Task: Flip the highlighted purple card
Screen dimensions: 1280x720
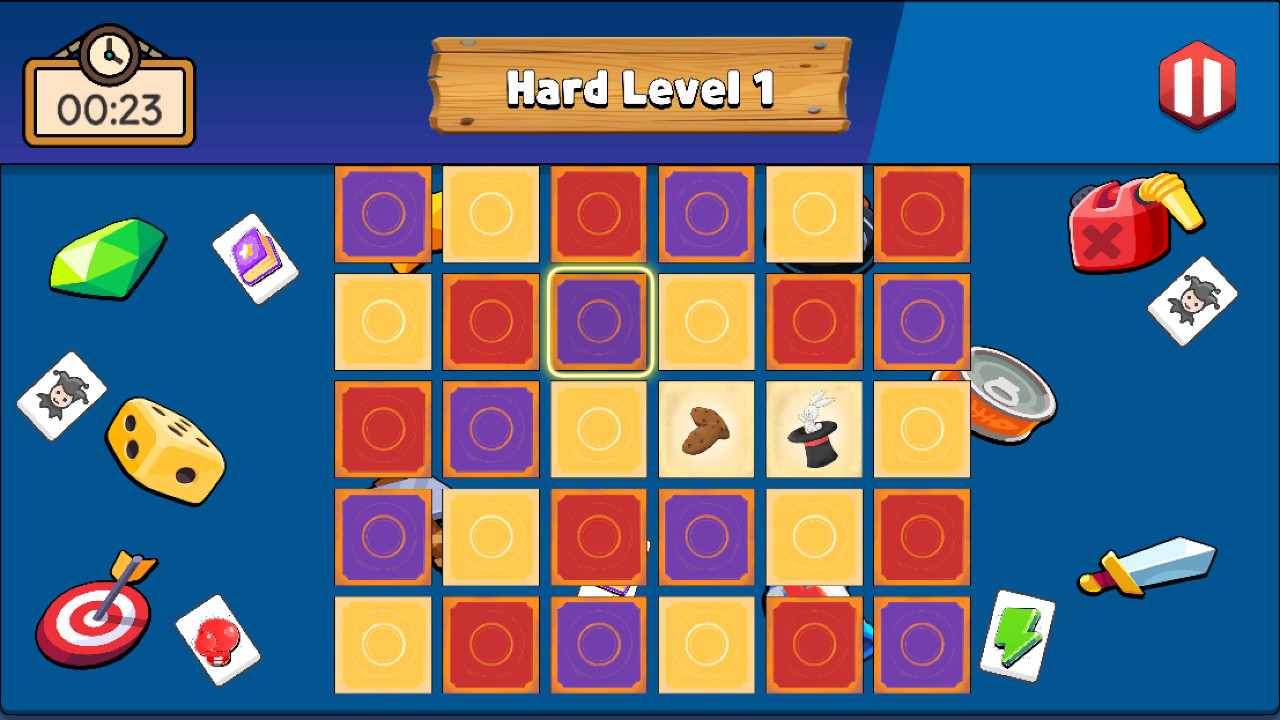Action: point(598,322)
